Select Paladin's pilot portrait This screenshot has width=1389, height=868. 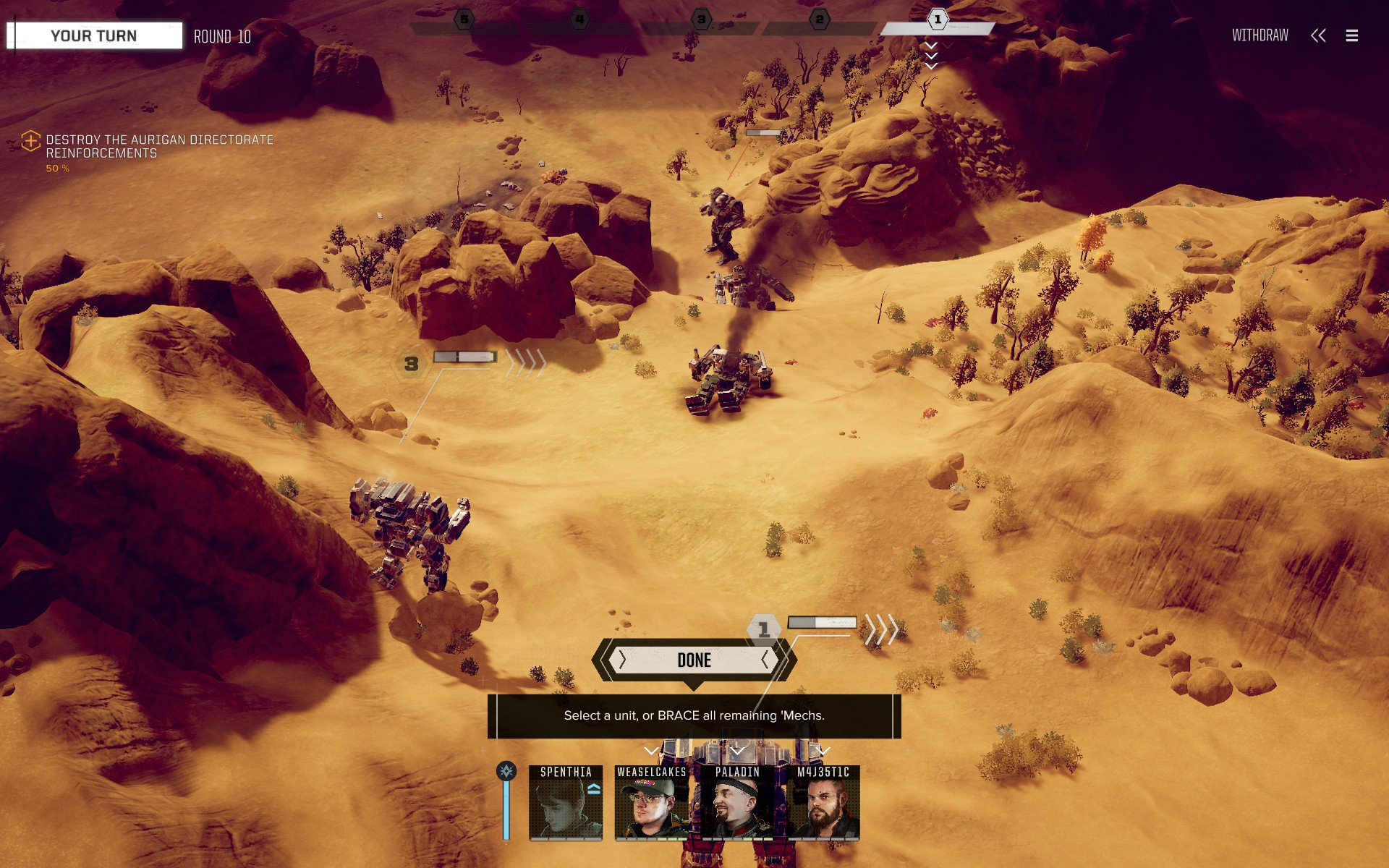coord(738,803)
